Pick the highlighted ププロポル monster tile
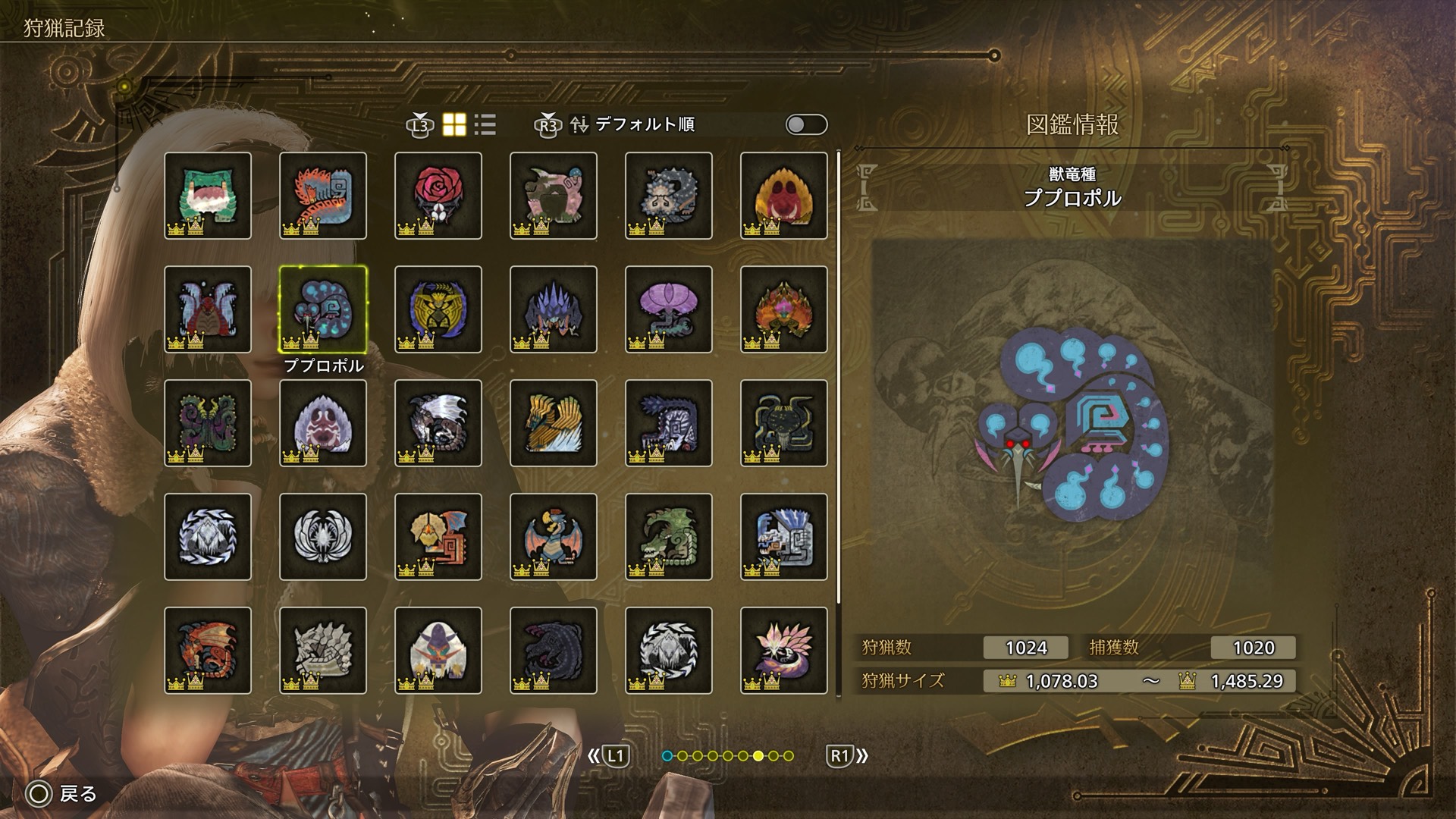 (x=323, y=309)
